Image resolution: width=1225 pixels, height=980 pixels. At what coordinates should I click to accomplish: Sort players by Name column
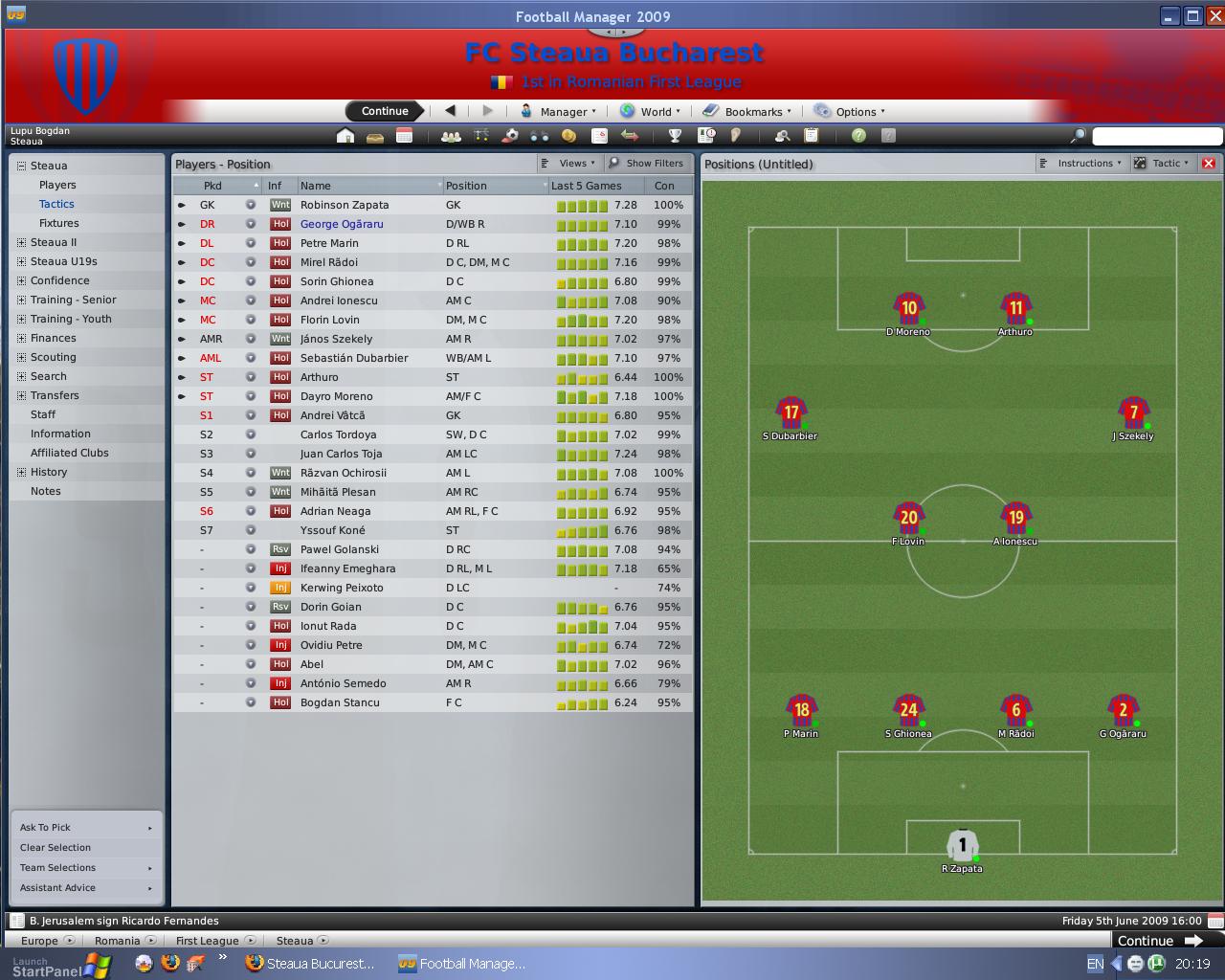point(316,186)
